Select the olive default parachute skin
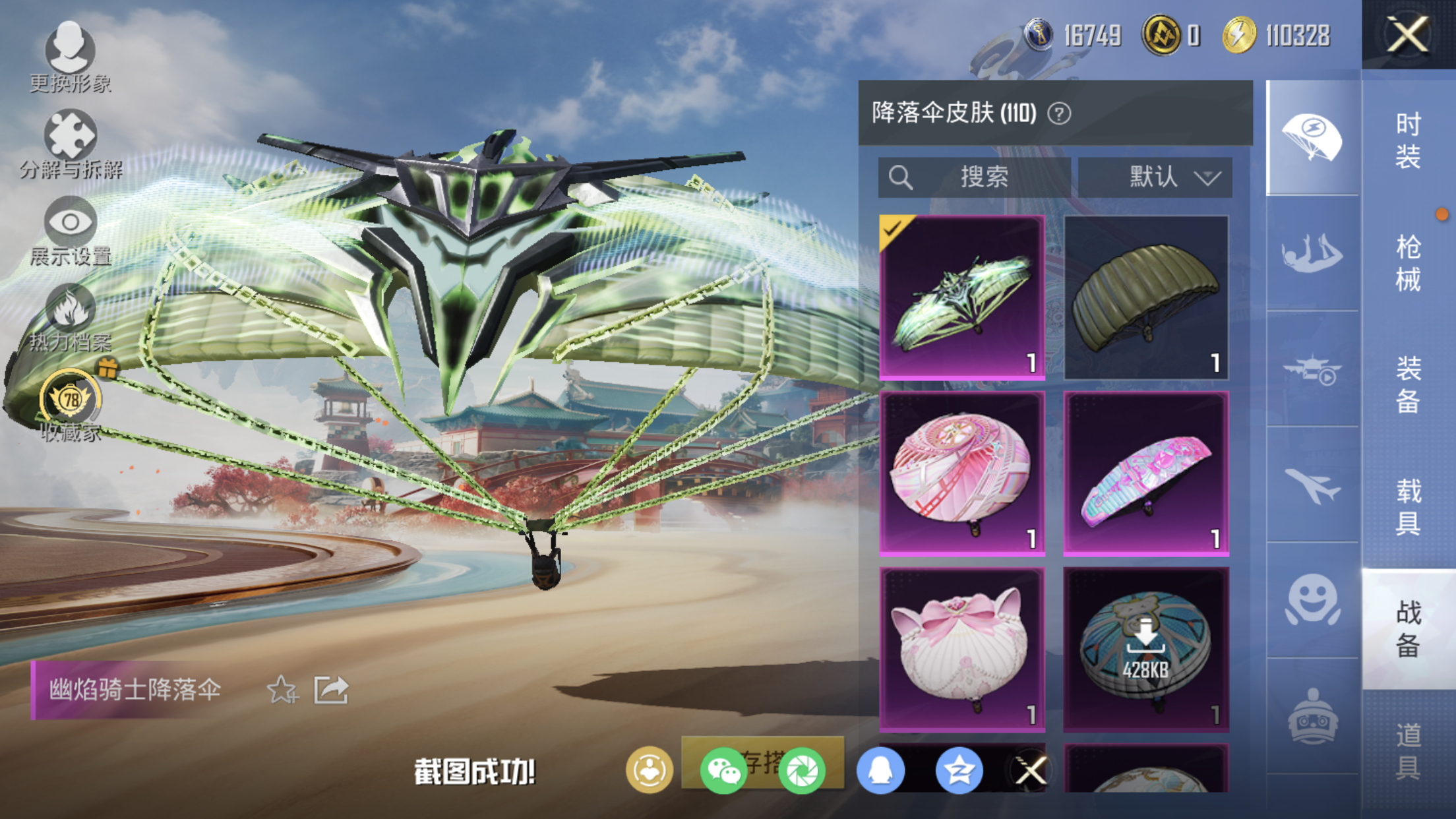The image size is (1456, 819). pos(1146,297)
